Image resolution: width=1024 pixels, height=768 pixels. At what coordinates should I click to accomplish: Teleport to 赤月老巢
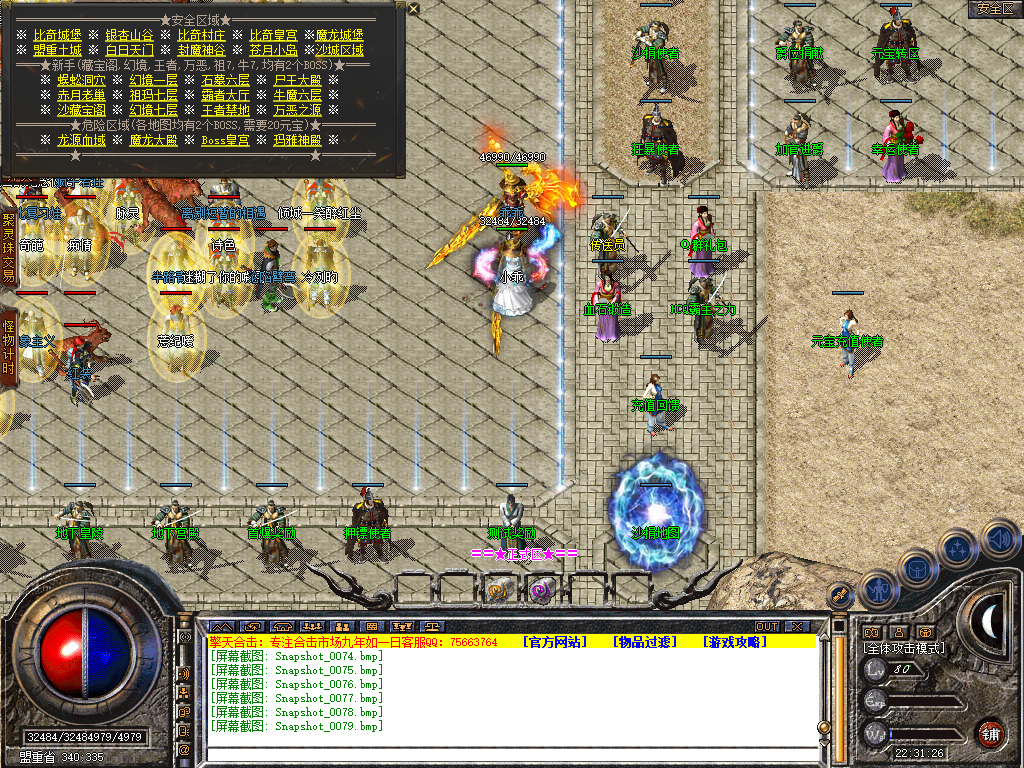(82, 95)
